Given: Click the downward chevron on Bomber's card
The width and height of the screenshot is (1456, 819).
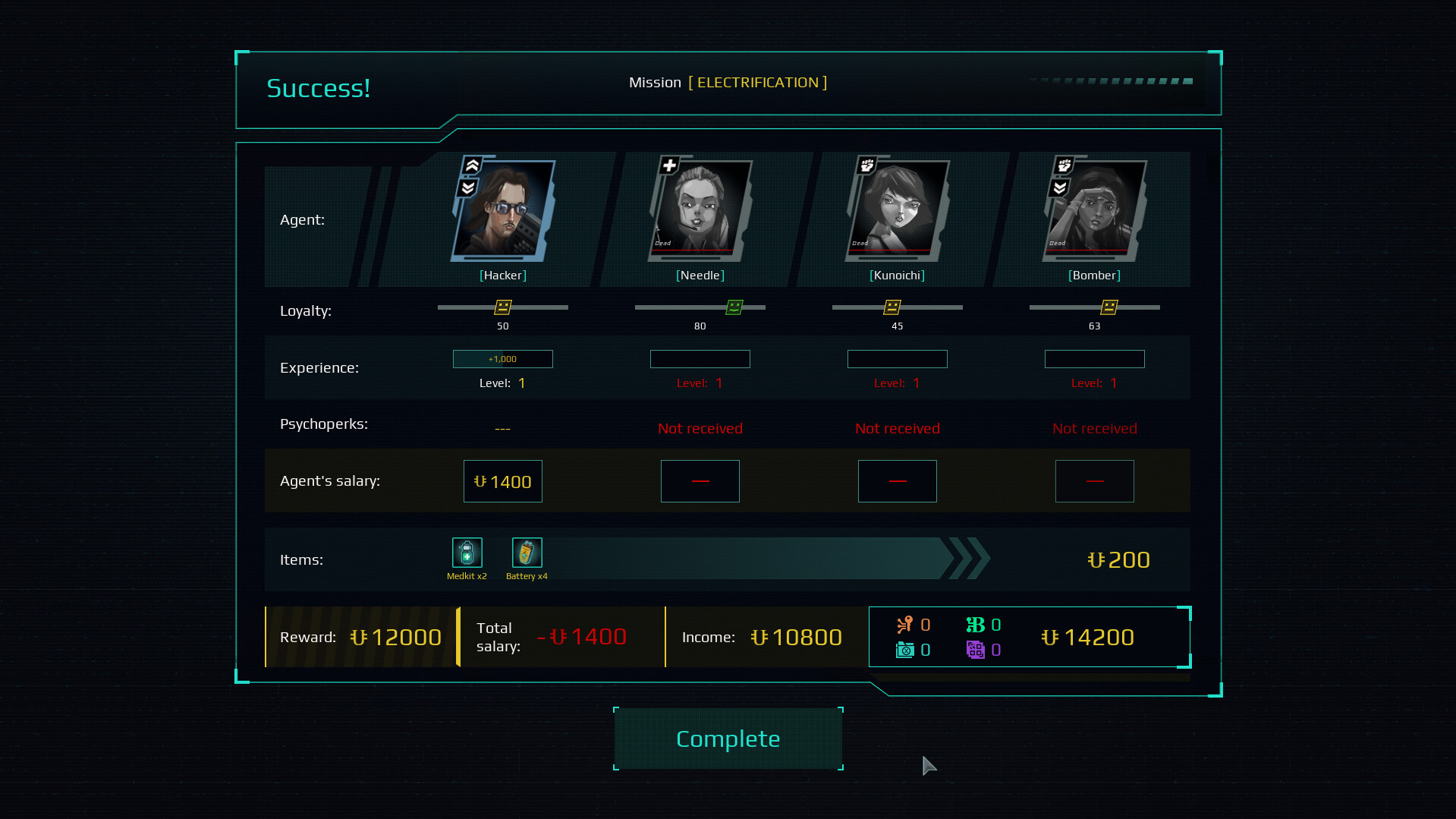Looking at the screenshot, I should pos(1059,188).
